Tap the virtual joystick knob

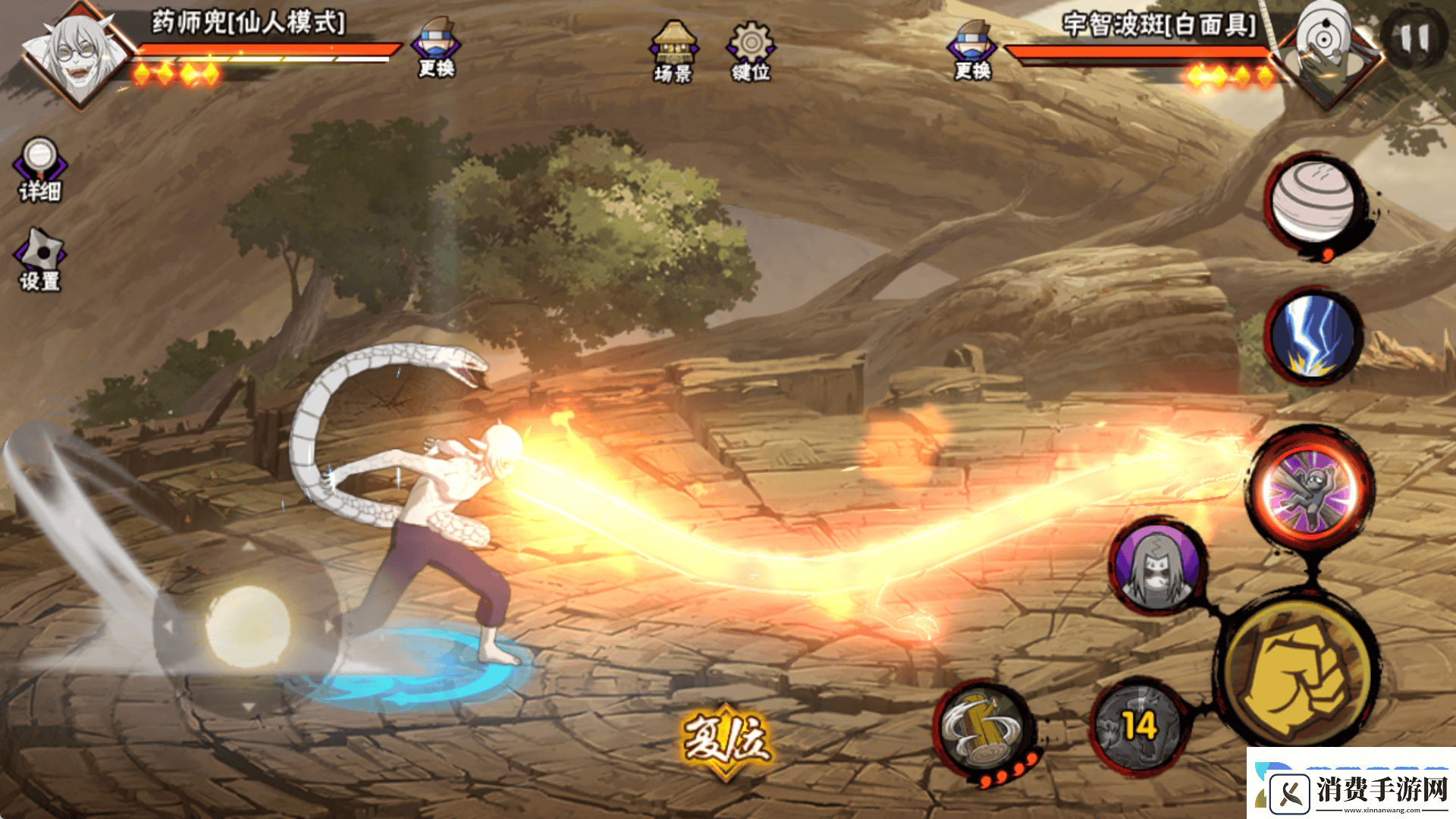coord(247,626)
